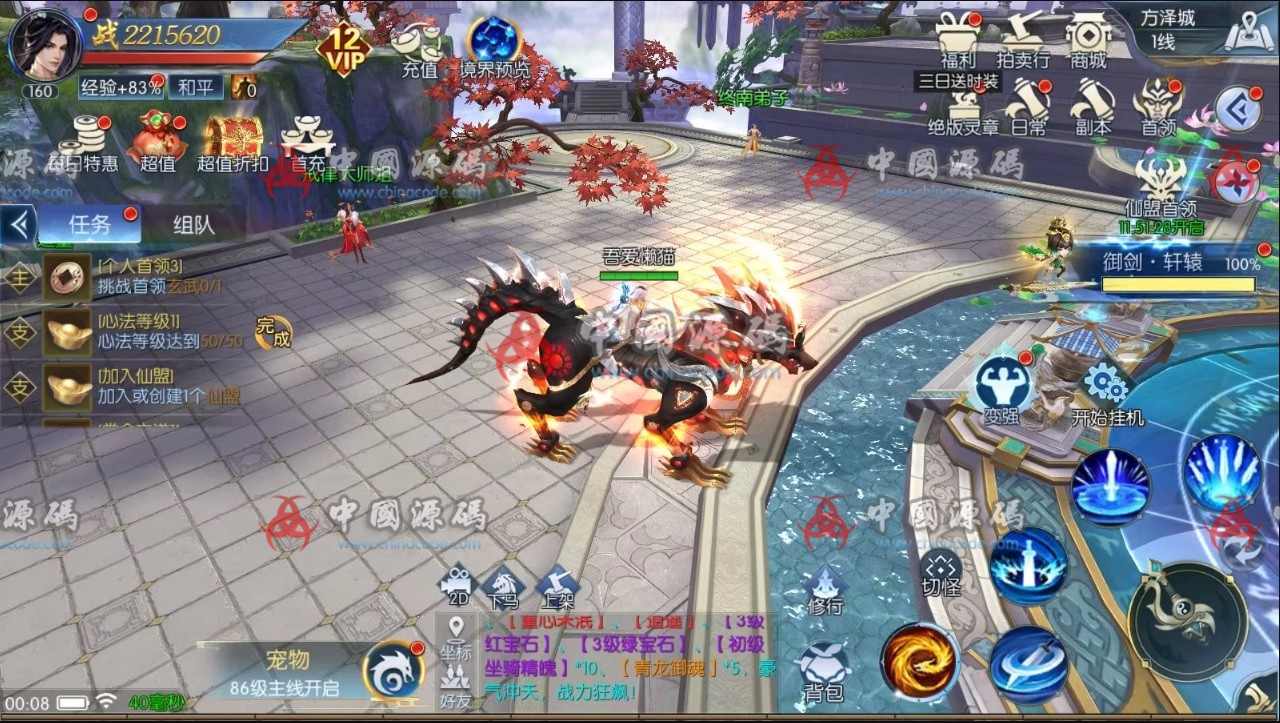Open the 背包 backpack

click(825, 672)
